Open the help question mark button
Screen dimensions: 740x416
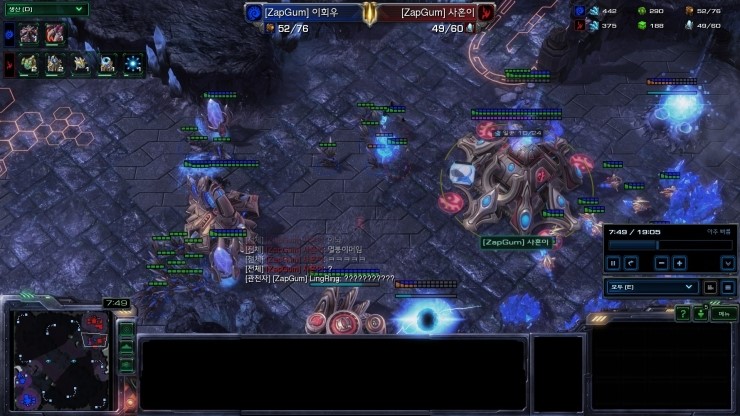coord(682,314)
